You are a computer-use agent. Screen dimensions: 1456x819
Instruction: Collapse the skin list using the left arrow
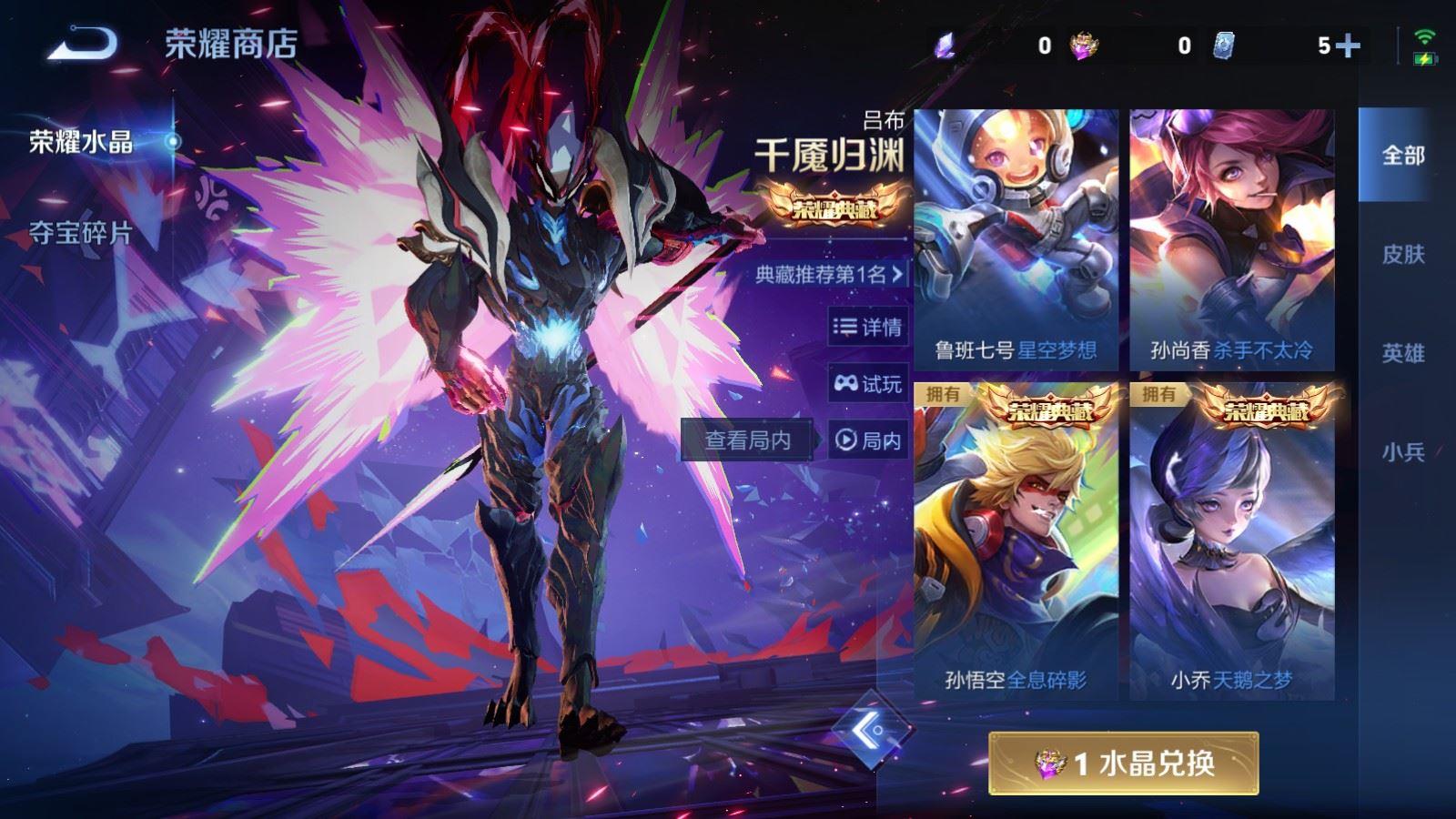pyautogui.click(x=869, y=733)
